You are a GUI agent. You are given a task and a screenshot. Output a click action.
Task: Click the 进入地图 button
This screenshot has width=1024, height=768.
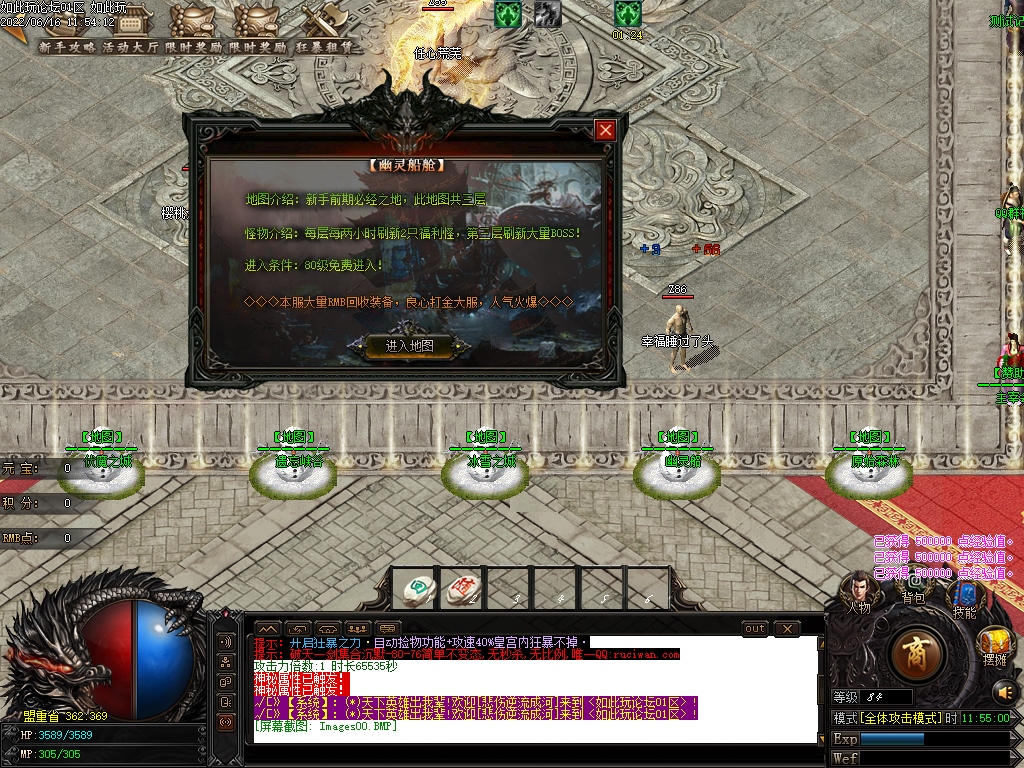click(409, 346)
